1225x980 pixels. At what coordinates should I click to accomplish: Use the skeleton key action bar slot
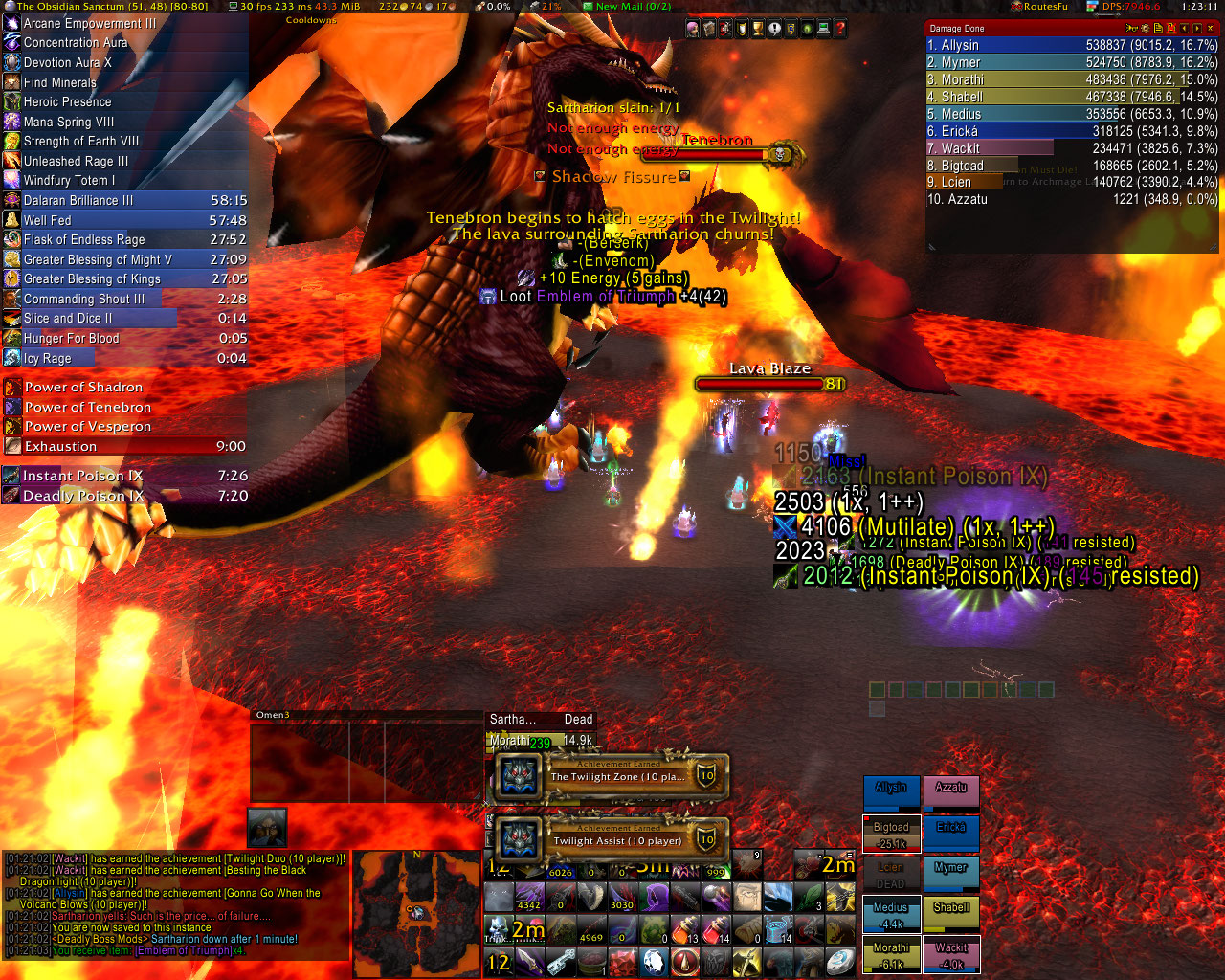coord(561,961)
